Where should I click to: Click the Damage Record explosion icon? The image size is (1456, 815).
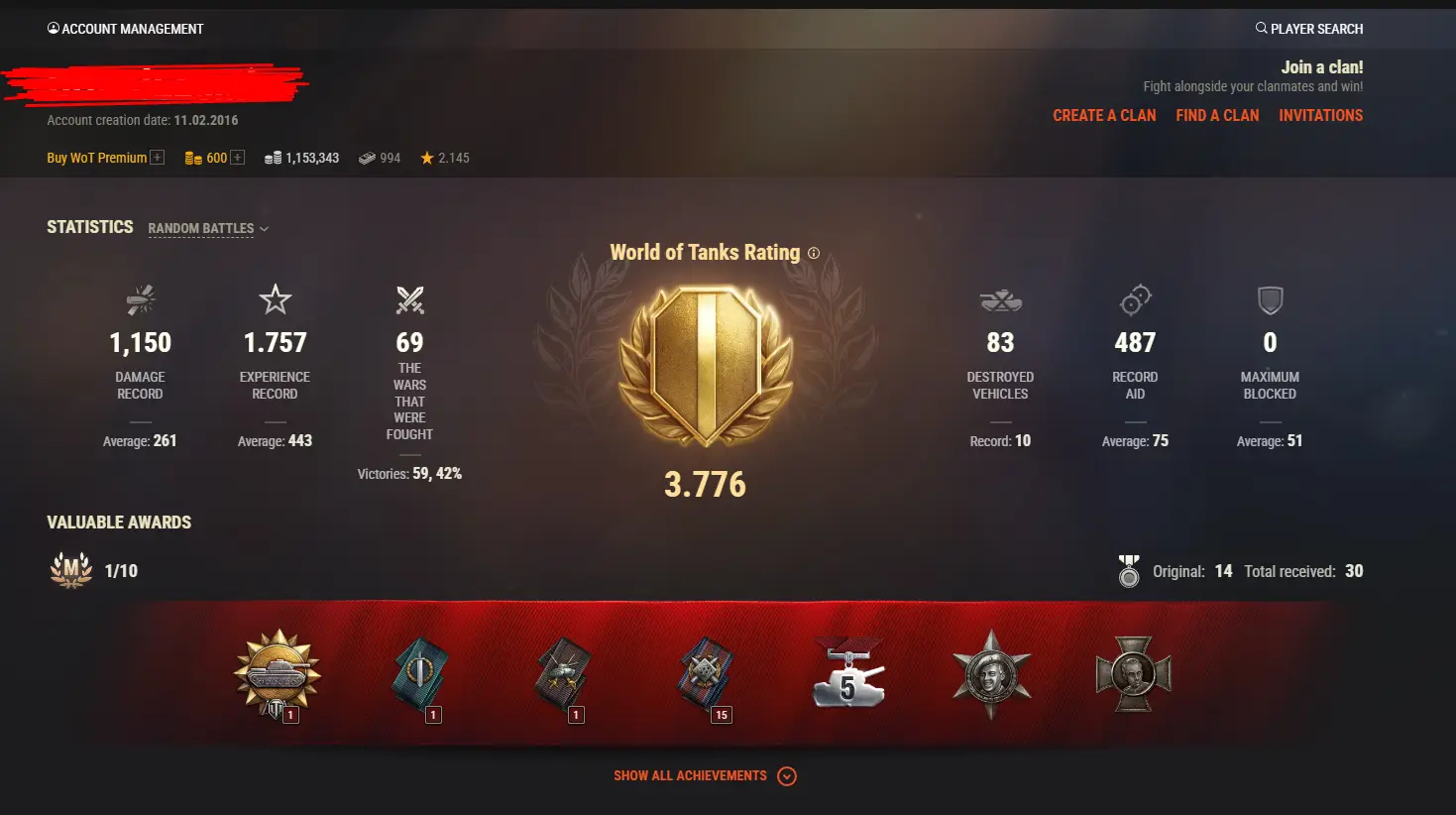tap(140, 299)
